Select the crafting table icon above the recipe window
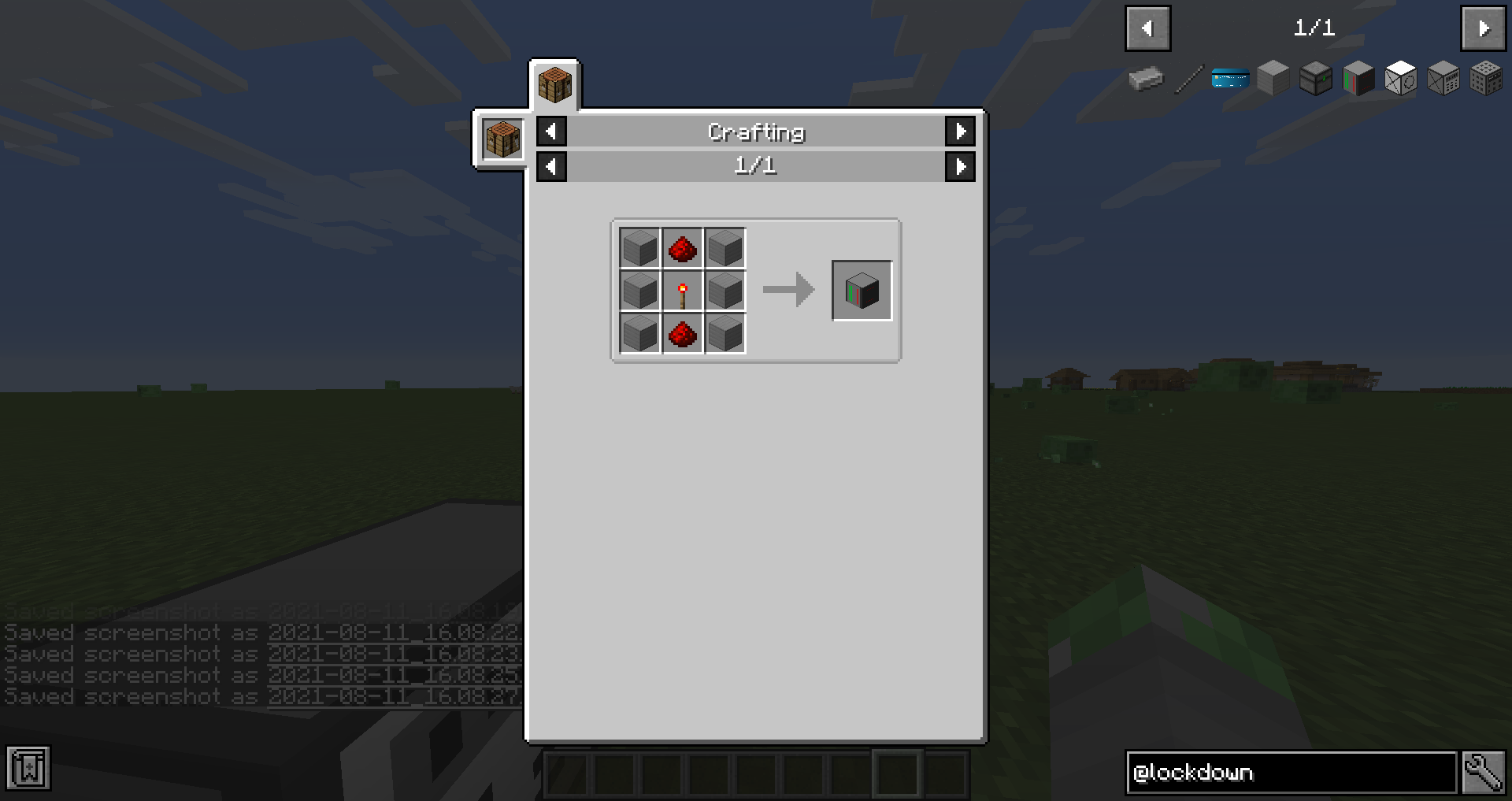 (x=554, y=85)
